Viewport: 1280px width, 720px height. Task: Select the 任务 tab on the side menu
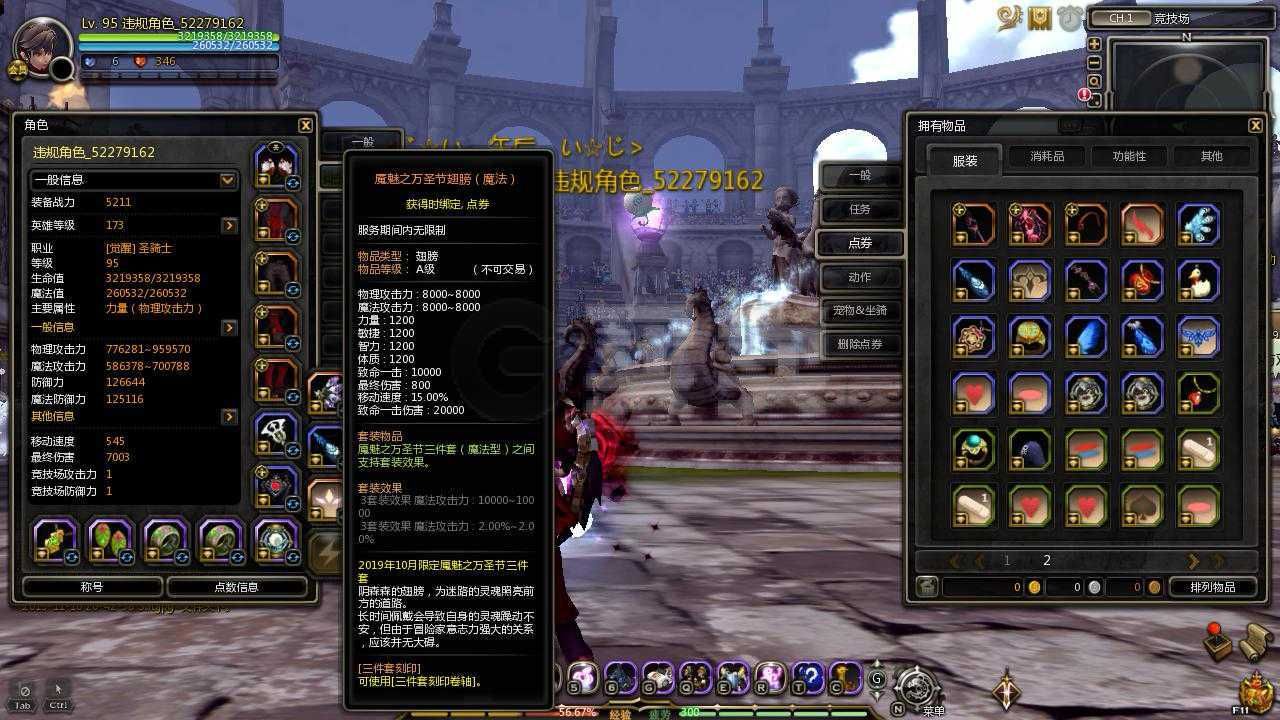[858, 209]
